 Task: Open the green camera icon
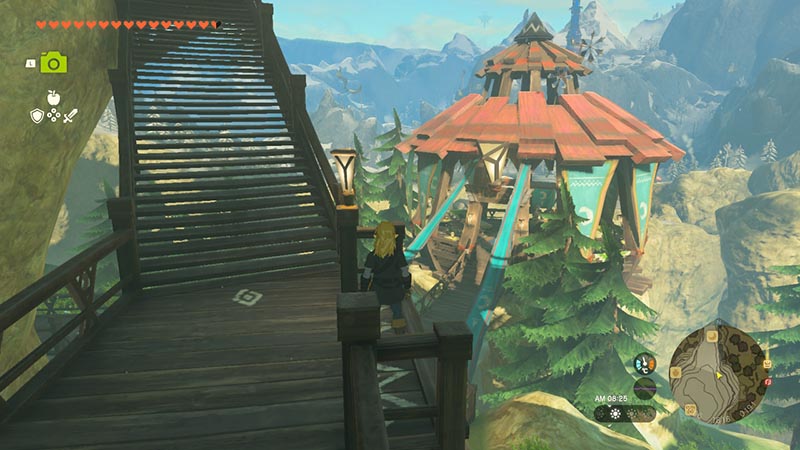(x=53, y=62)
